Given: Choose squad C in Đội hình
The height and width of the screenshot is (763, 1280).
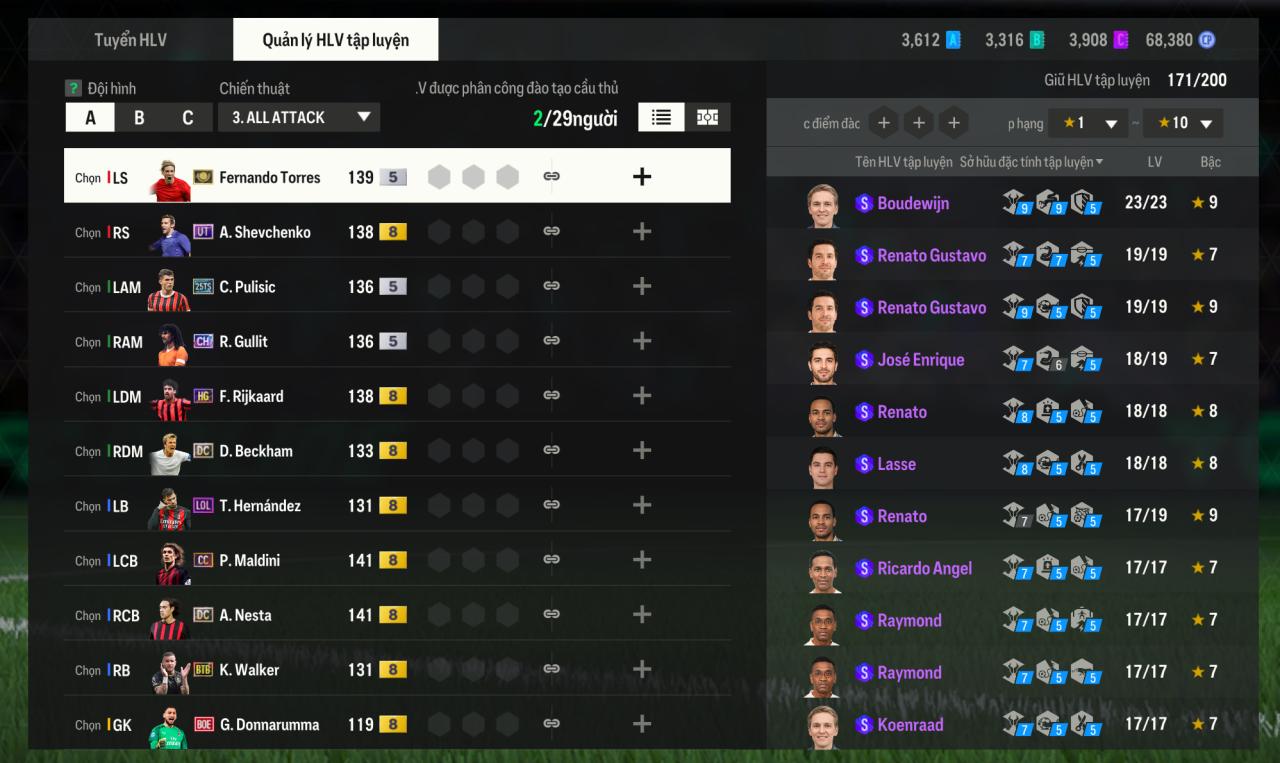Looking at the screenshot, I should (187, 118).
